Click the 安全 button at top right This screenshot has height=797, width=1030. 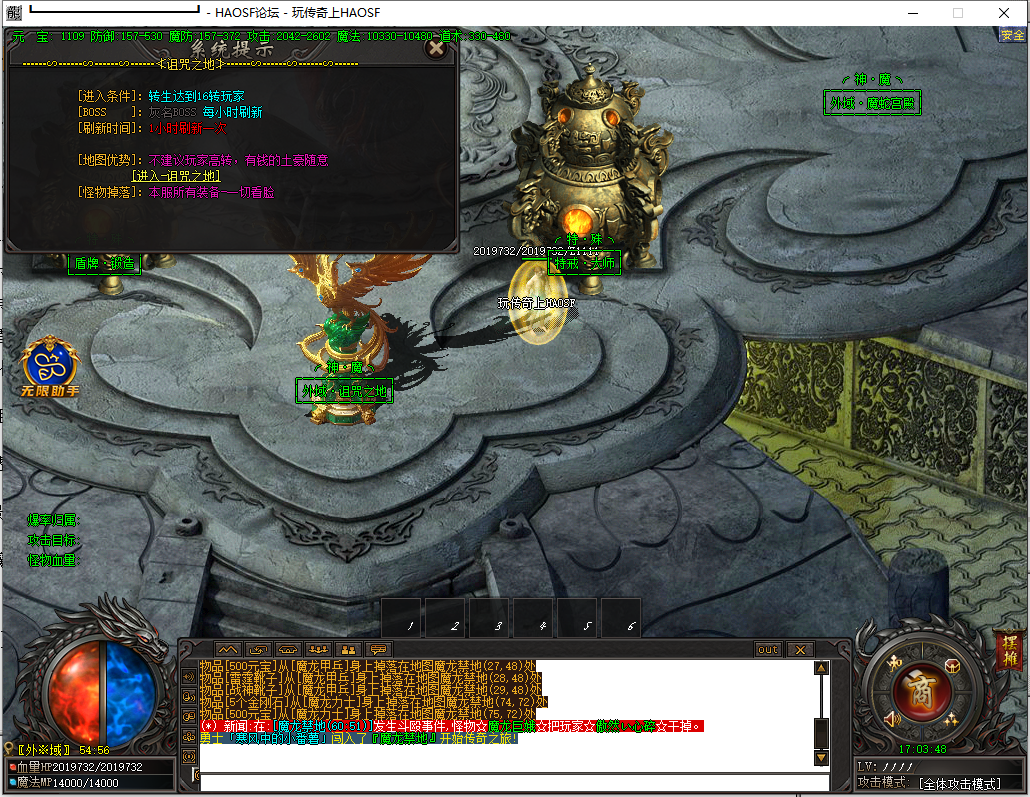[x=1012, y=35]
